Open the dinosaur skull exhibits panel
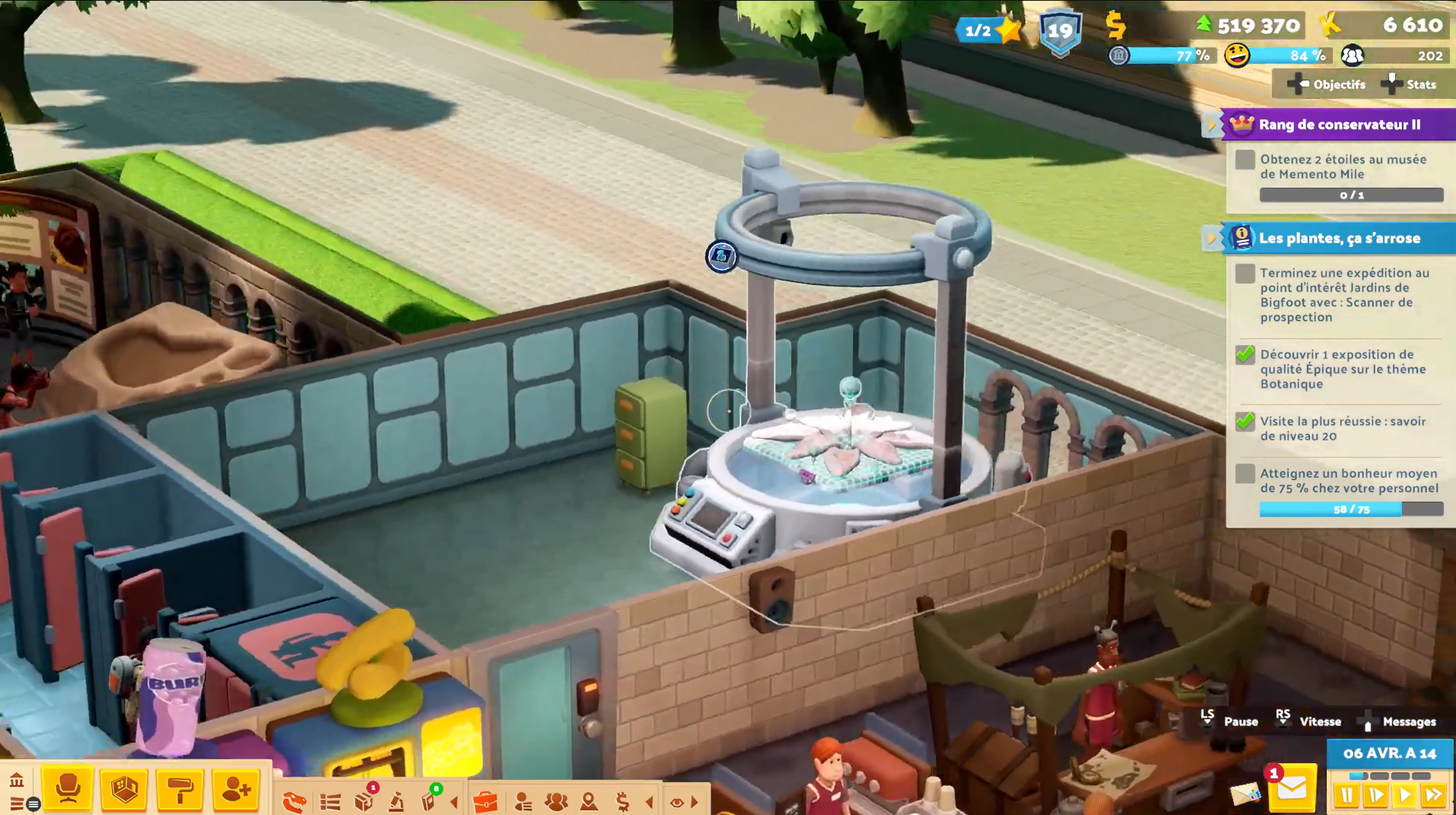Screen dimensions: 1456x815 (294, 802)
